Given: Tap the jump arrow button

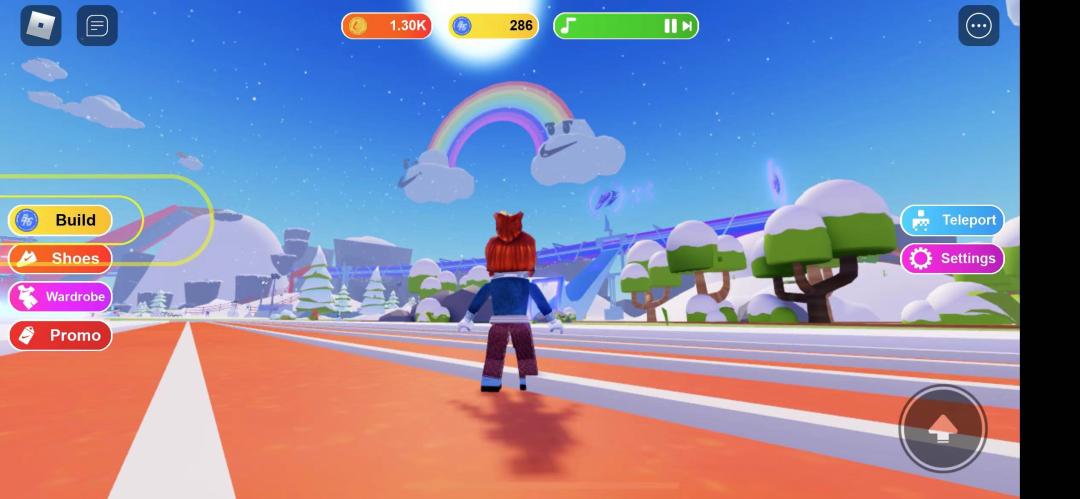Looking at the screenshot, I should pos(942,428).
